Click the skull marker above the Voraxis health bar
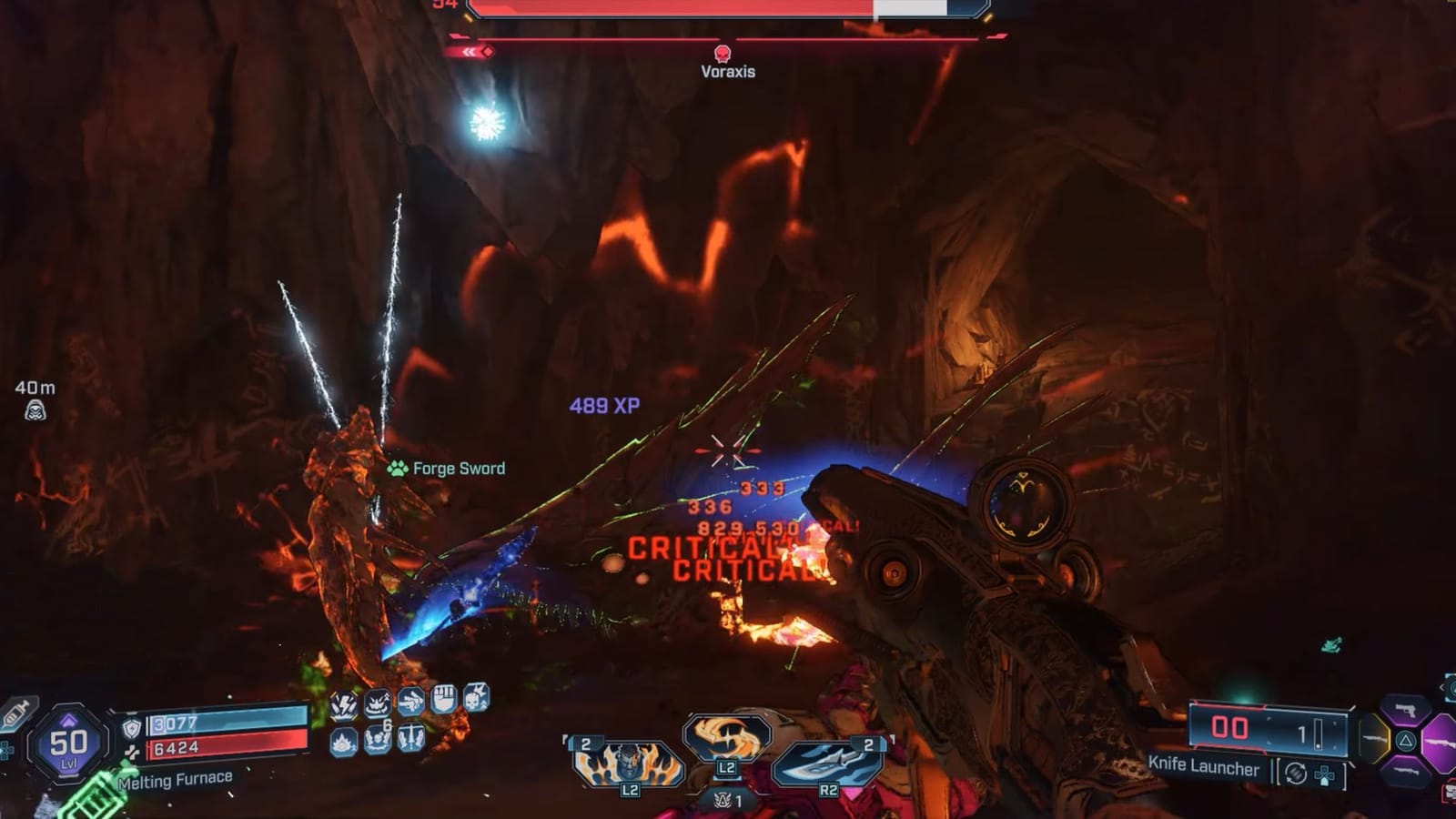The image size is (1456, 819). pyautogui.click(x=723, y=52)
